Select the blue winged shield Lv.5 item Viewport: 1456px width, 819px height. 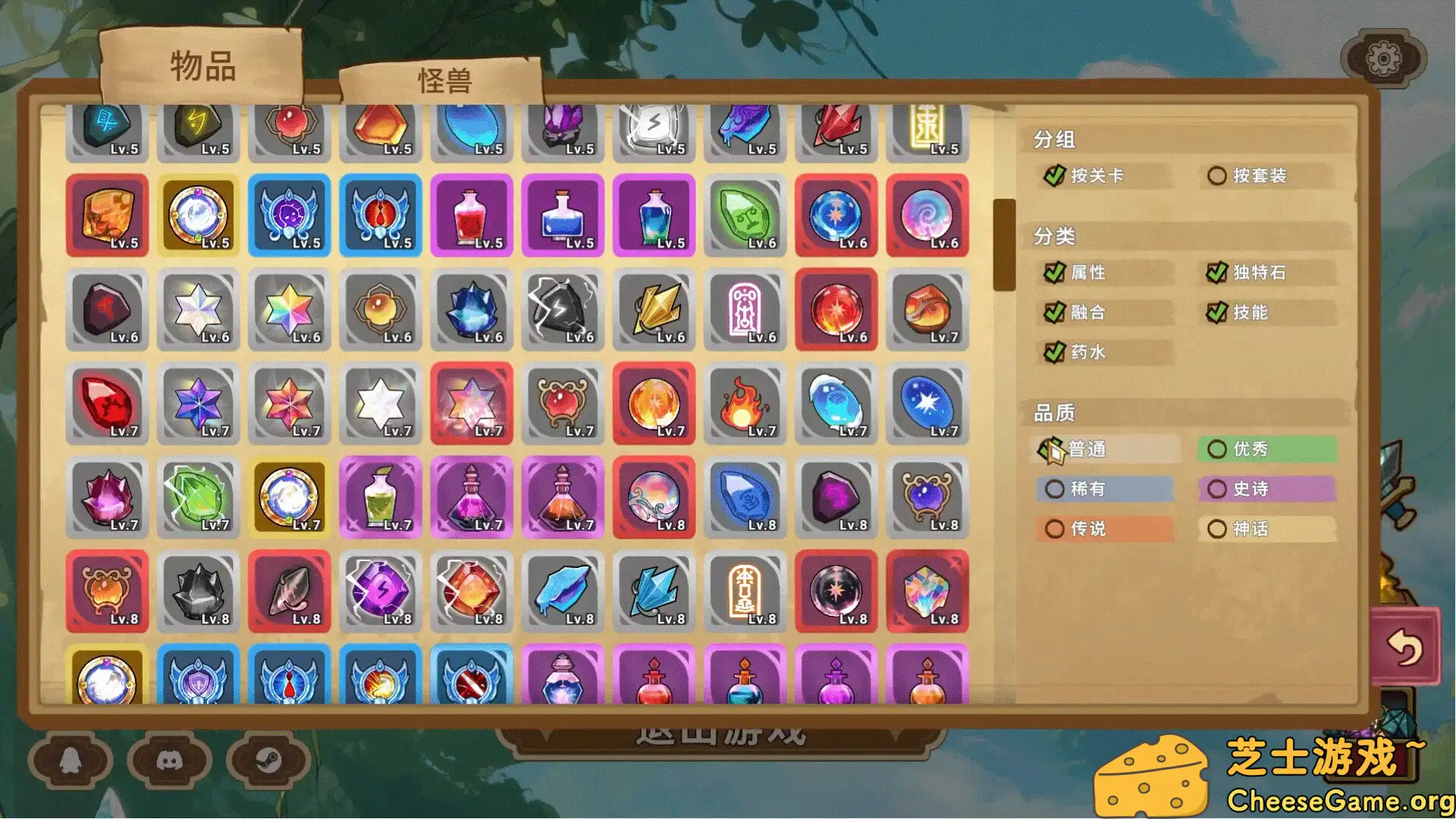[290, 215]
